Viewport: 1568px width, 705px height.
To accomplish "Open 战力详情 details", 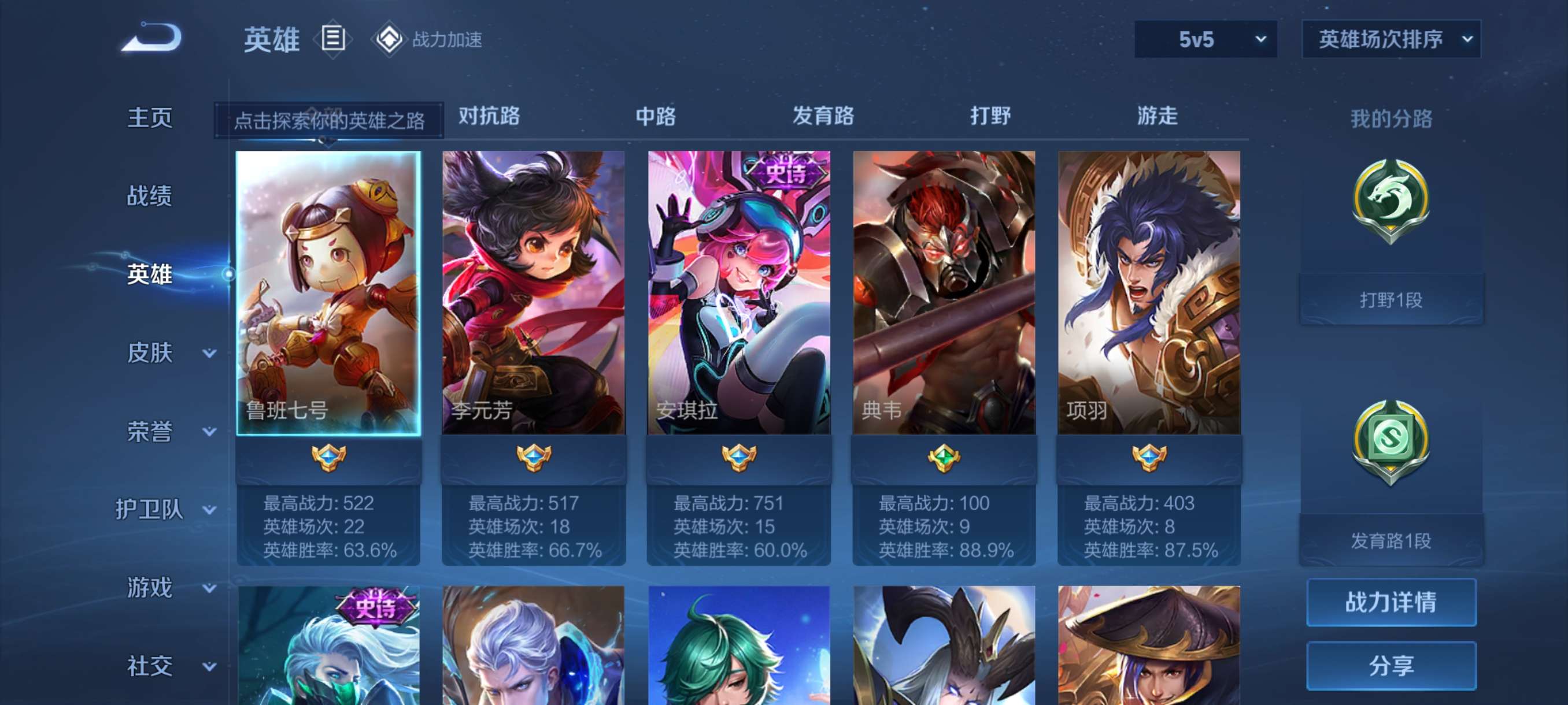I will (1392, 603).
